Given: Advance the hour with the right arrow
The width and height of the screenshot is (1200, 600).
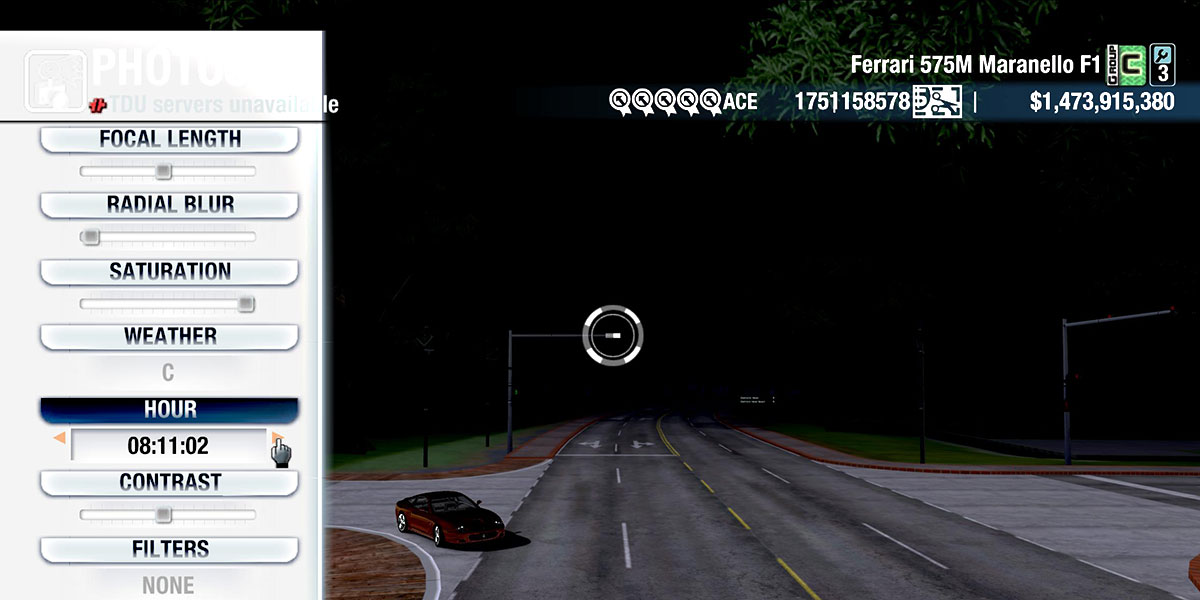Looking at the screenshot, I should pyautogui.click(x=275, y=438).
